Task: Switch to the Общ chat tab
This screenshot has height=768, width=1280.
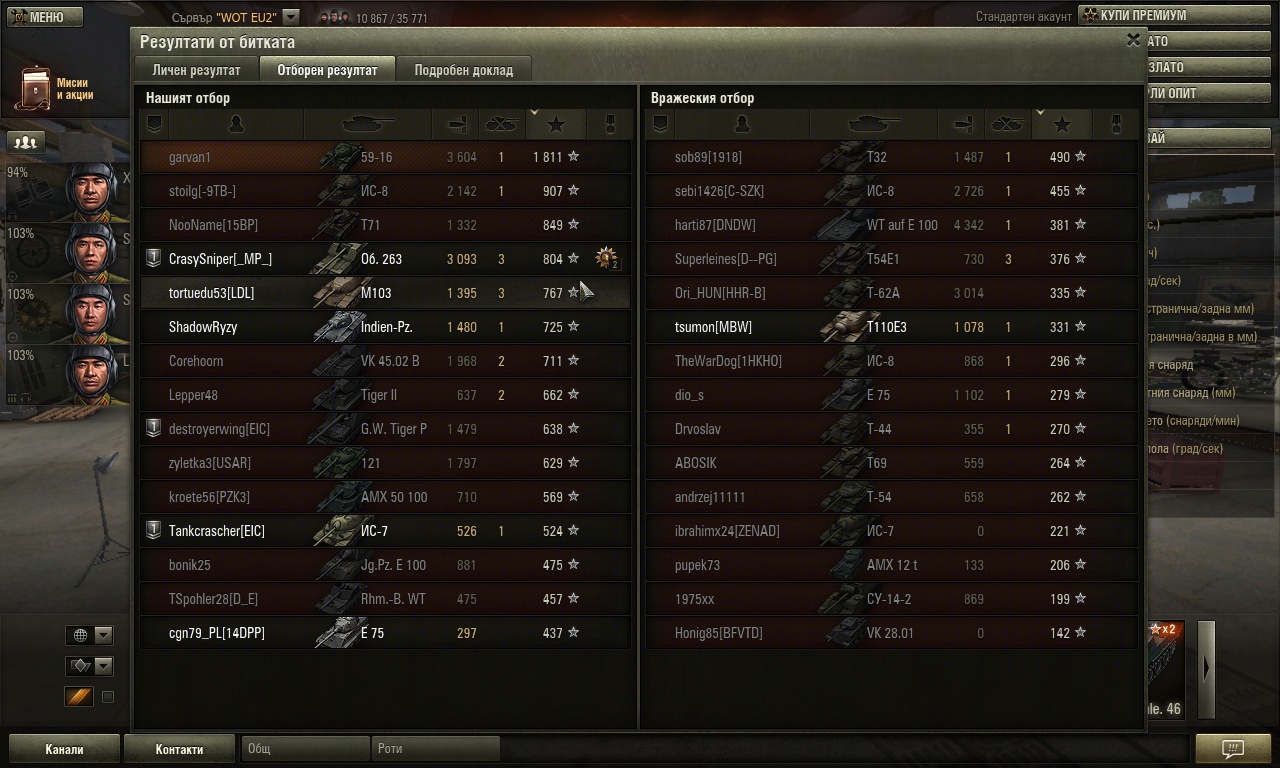Action: point(303,749)
